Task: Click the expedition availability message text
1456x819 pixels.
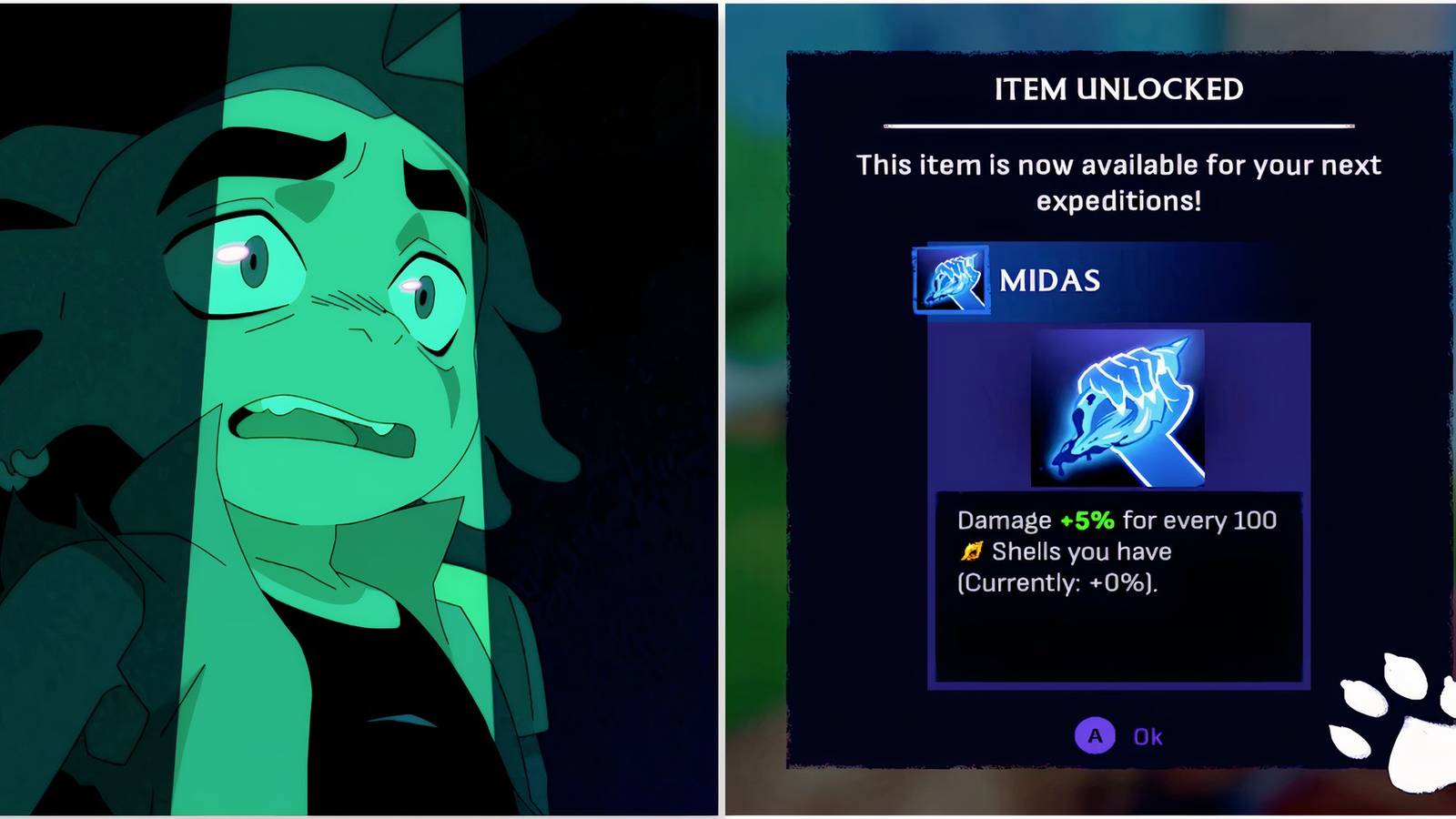Action: pos(1117,182)
